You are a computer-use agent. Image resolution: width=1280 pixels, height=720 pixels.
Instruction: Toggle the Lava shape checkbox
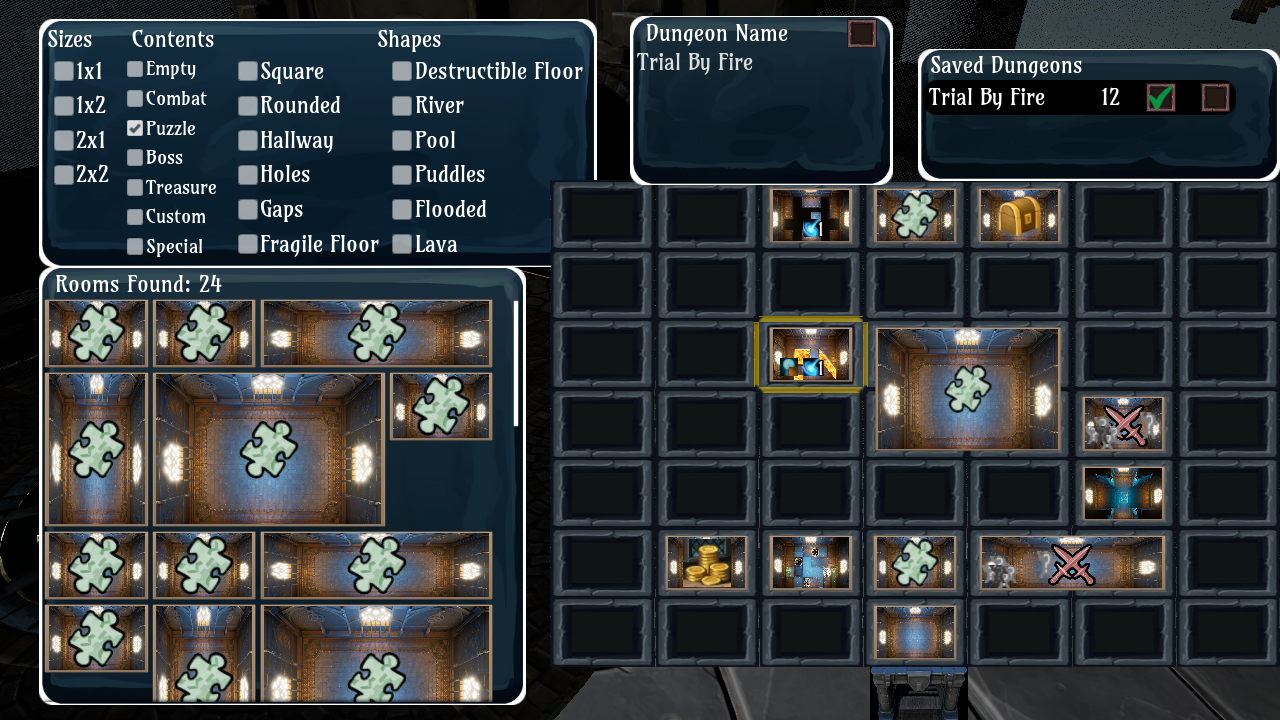(x=402, y=244)
